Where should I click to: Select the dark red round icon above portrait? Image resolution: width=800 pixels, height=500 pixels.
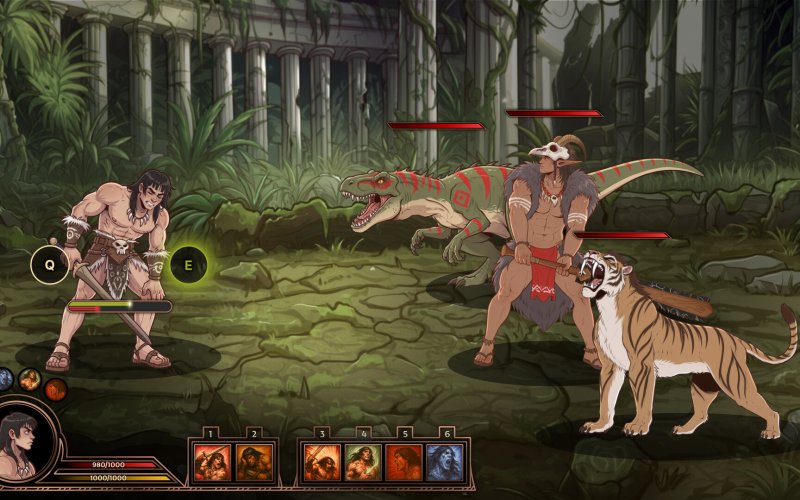(x=55, y=390)
